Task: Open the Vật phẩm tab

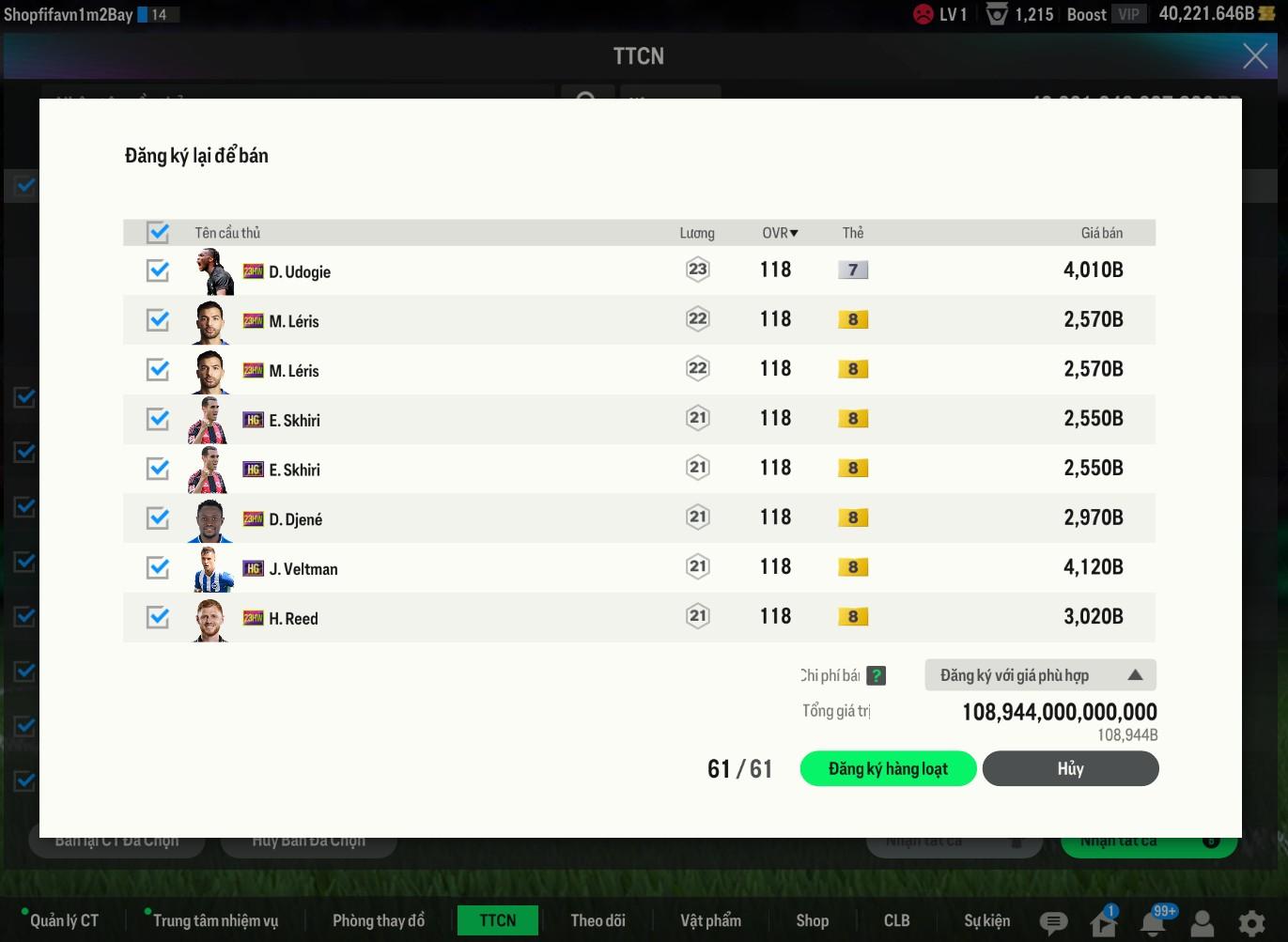Action: [710, 920]
